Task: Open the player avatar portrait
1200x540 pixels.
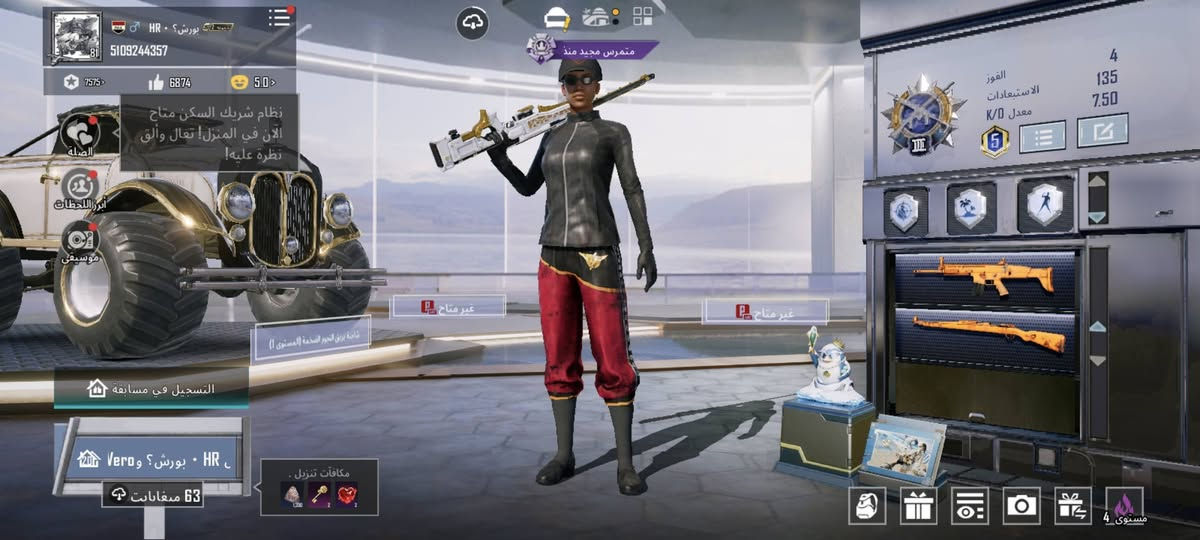Action: [76, 37]
